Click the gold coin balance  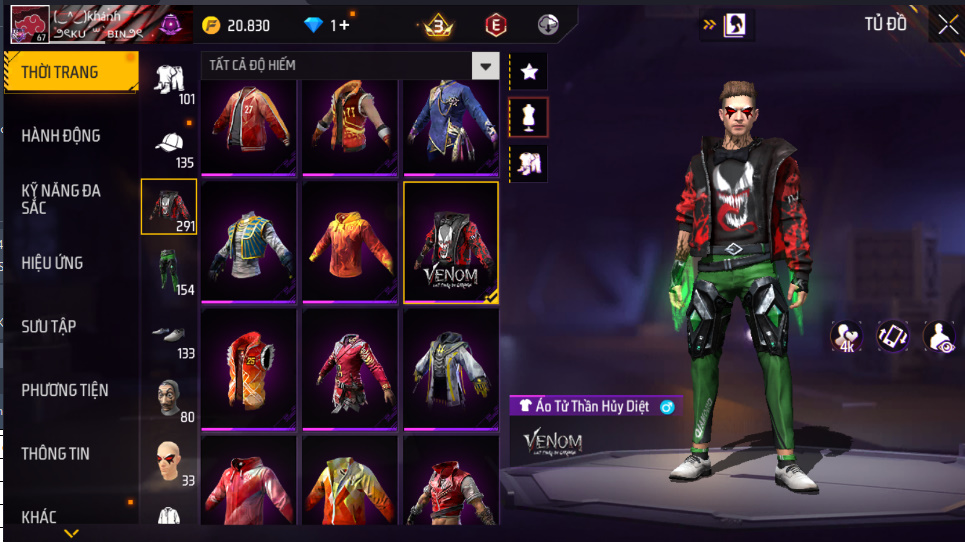(235, 25)
